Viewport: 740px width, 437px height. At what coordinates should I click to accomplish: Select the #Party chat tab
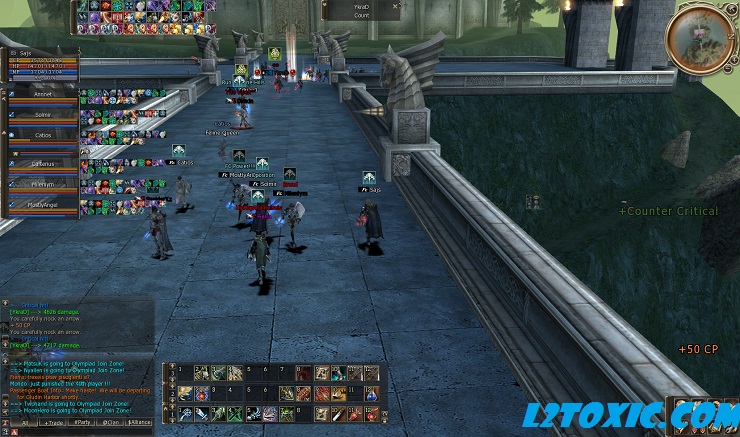pyautogui.click(x=84, y=423)
